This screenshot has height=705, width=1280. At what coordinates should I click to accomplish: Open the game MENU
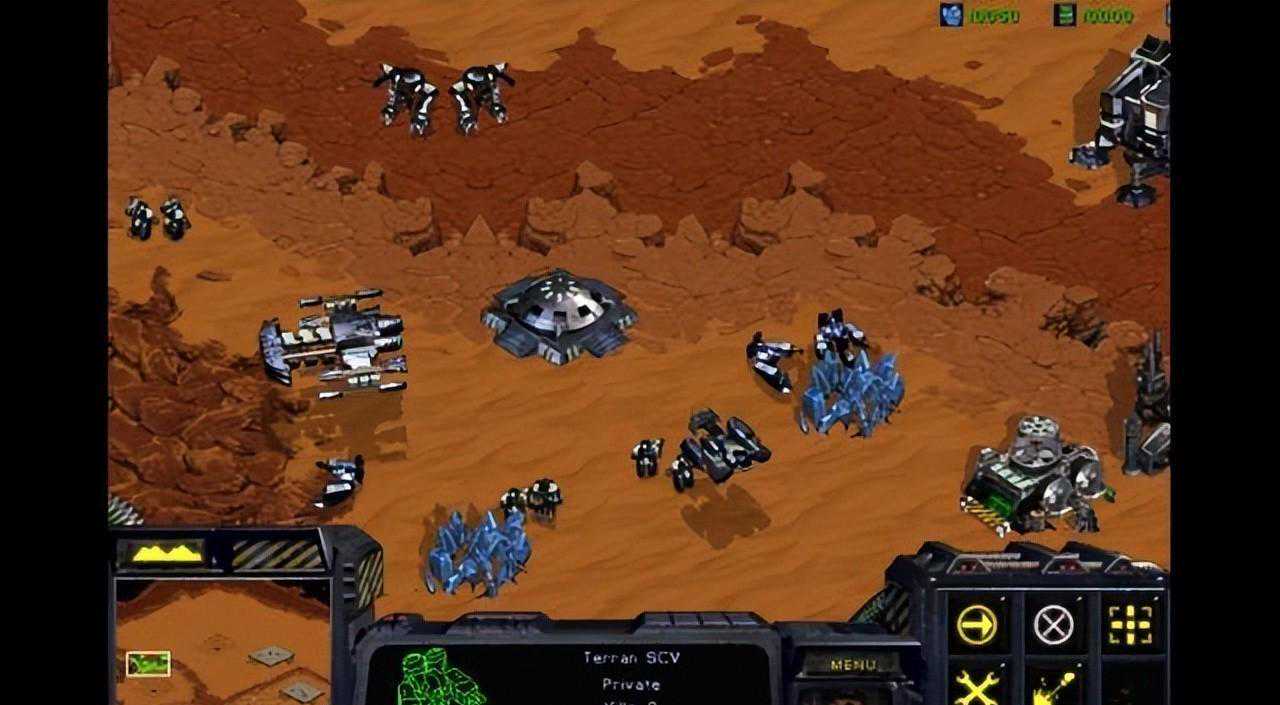click(852, 664)
